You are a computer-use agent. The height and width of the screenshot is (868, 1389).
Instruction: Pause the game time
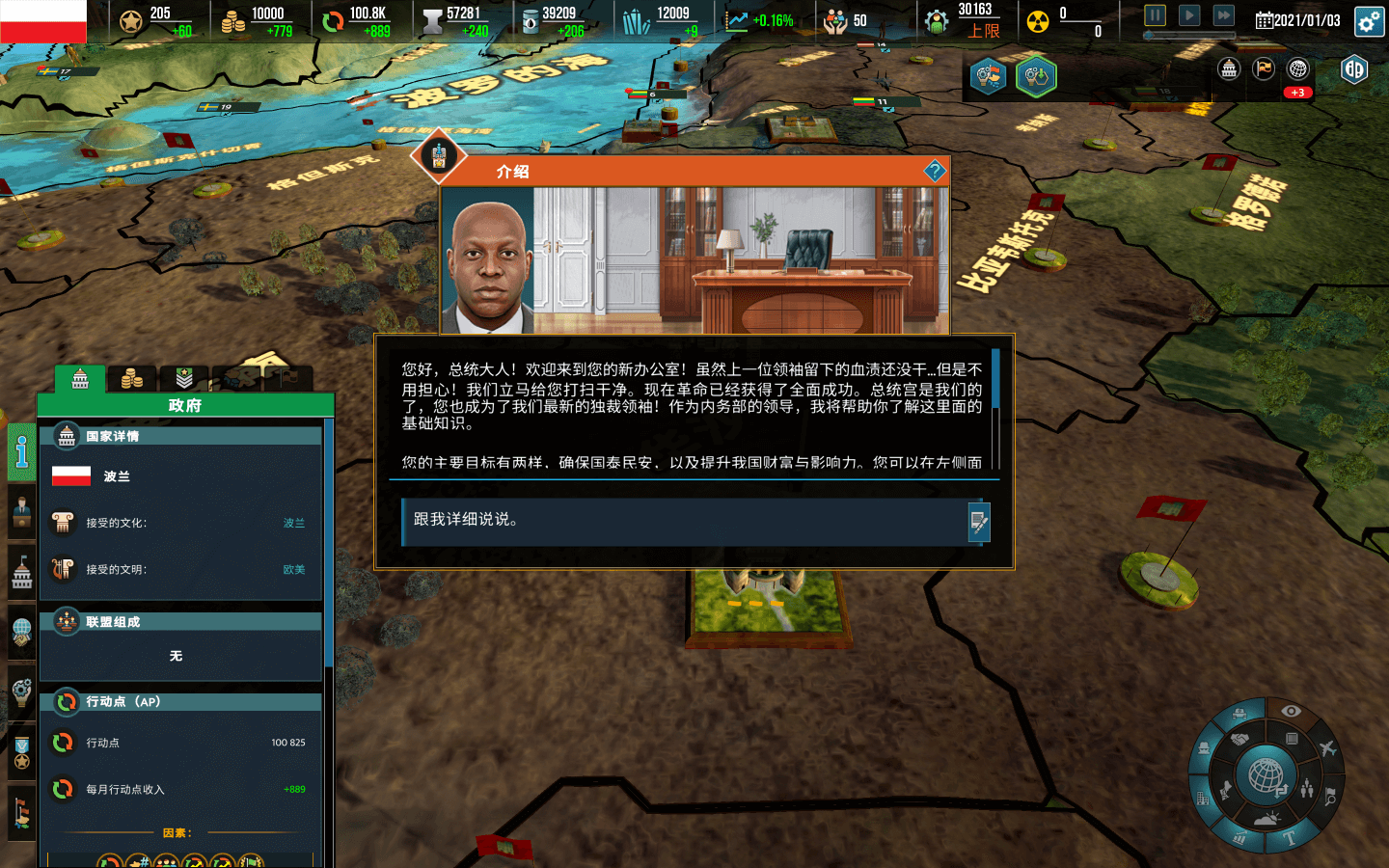1155,15
